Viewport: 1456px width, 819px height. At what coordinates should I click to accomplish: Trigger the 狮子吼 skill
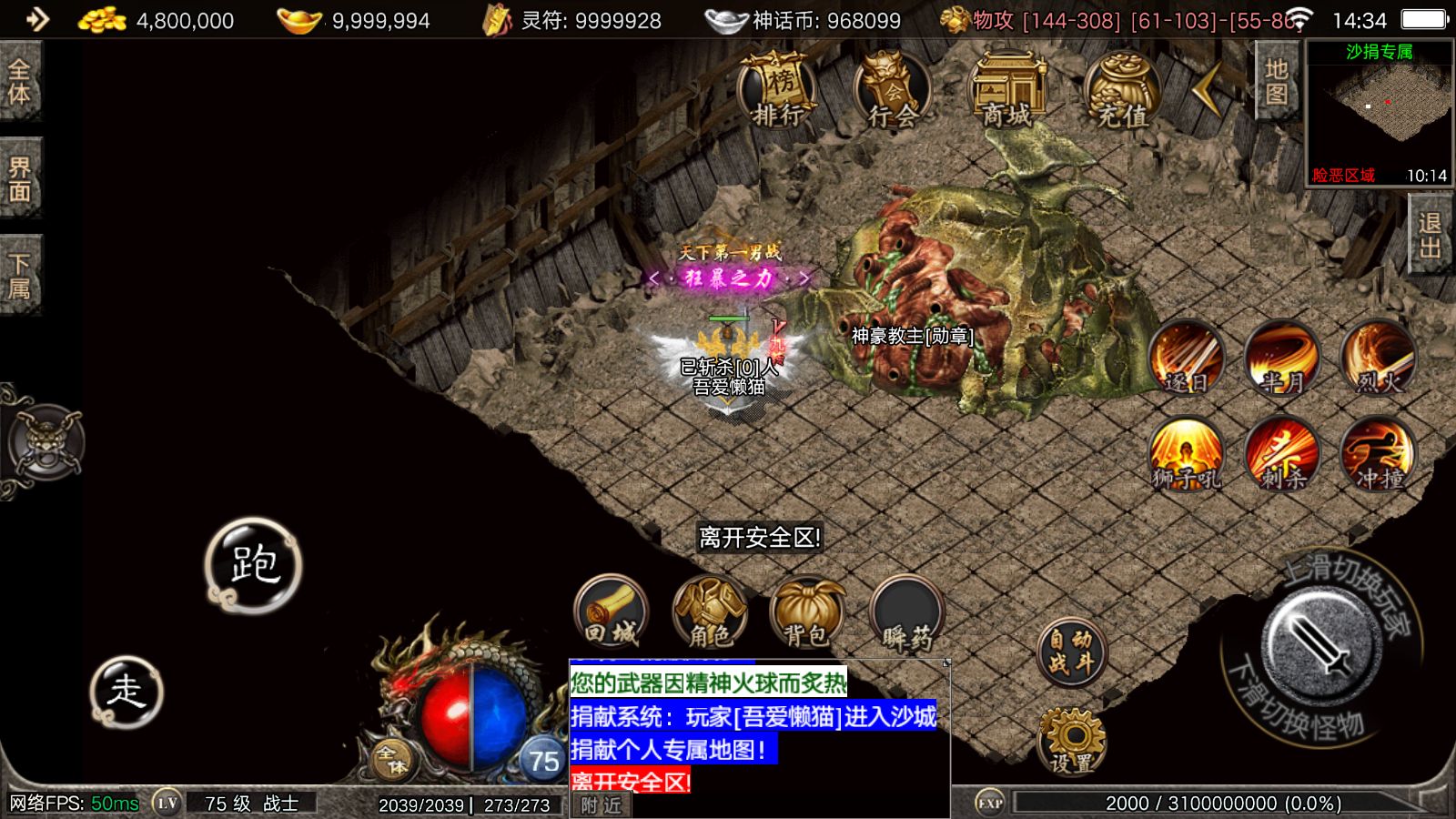point(1186,454)
